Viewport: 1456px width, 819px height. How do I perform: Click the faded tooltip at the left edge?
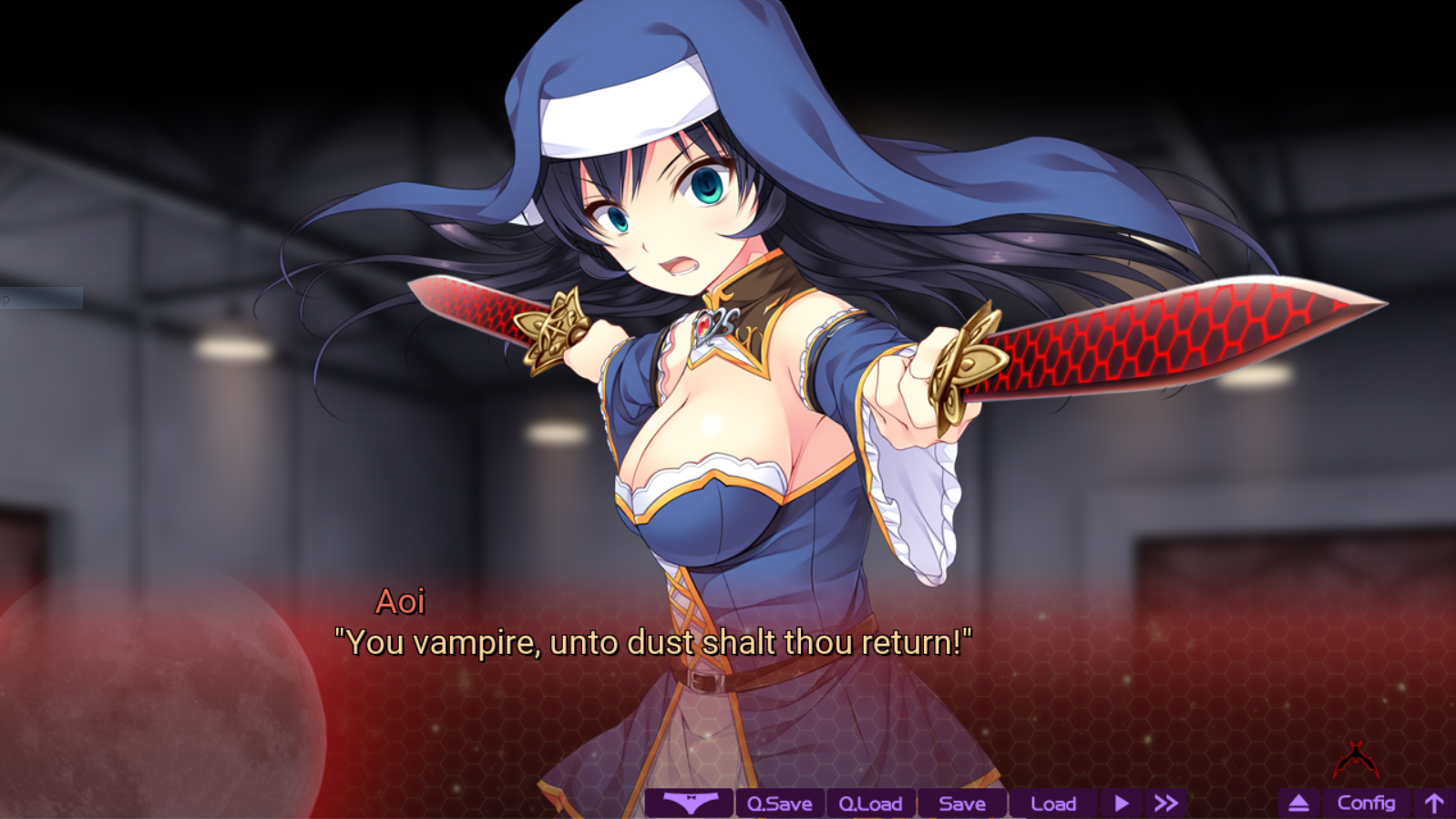41,298
